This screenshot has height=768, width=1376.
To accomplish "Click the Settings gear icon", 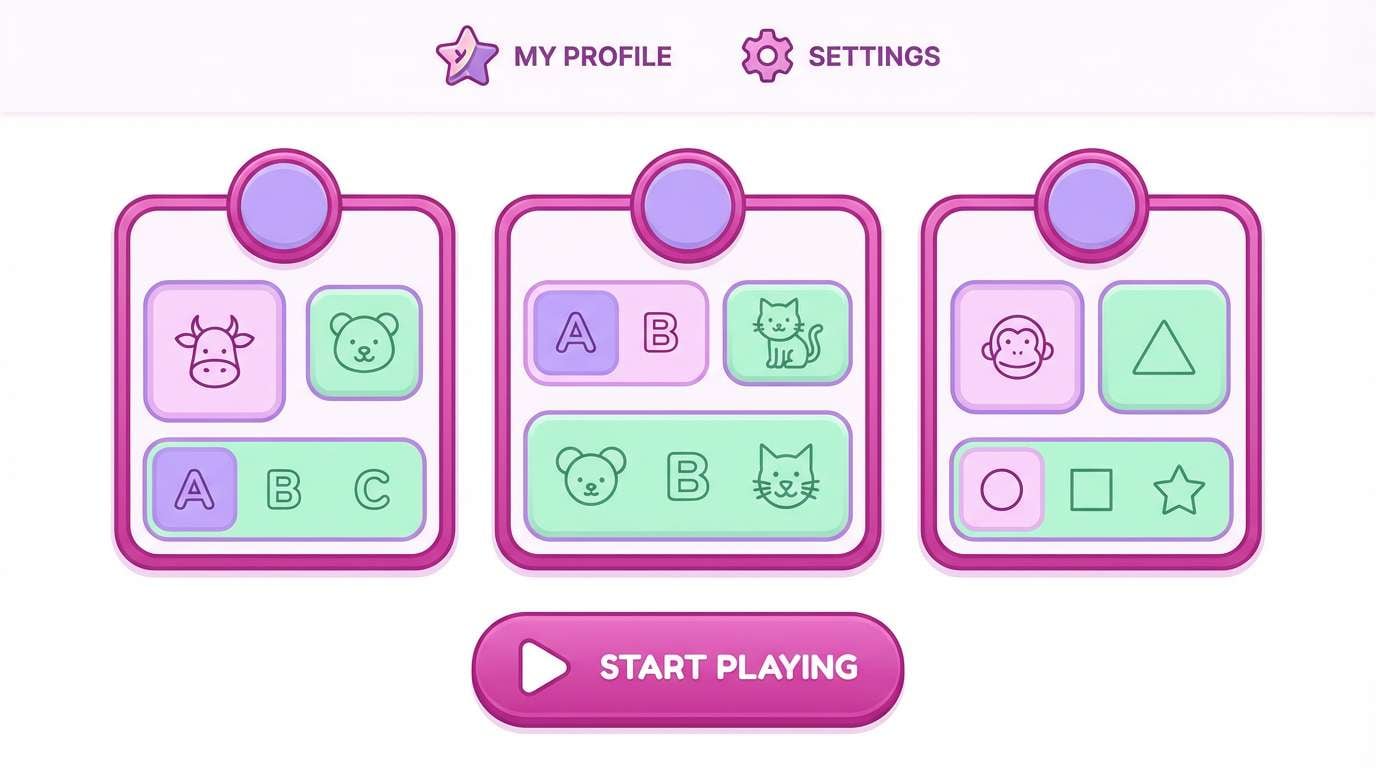I will (767, 56).
